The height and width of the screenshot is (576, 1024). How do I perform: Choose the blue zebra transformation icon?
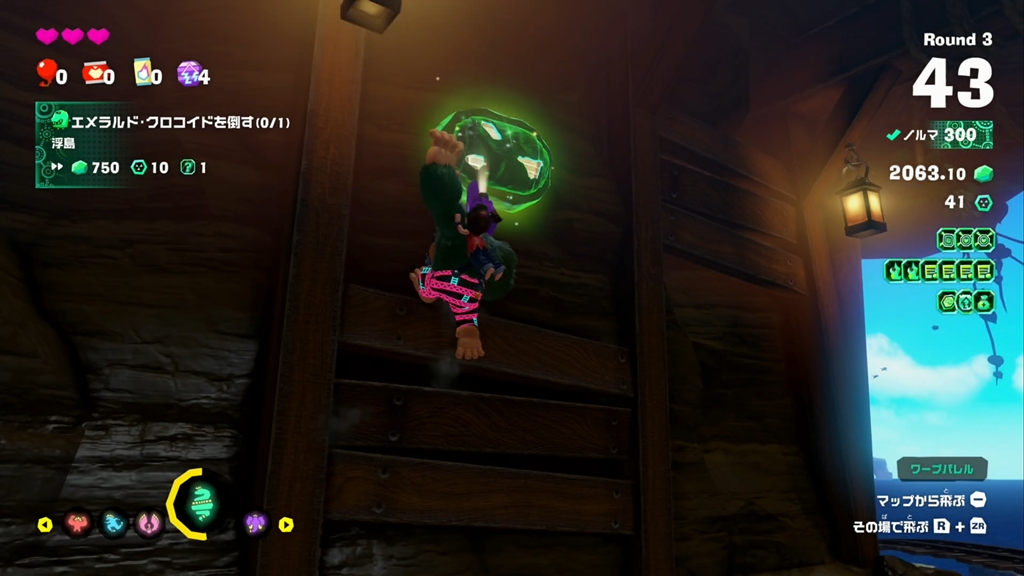pyautogui.click(x=113, y=523)
